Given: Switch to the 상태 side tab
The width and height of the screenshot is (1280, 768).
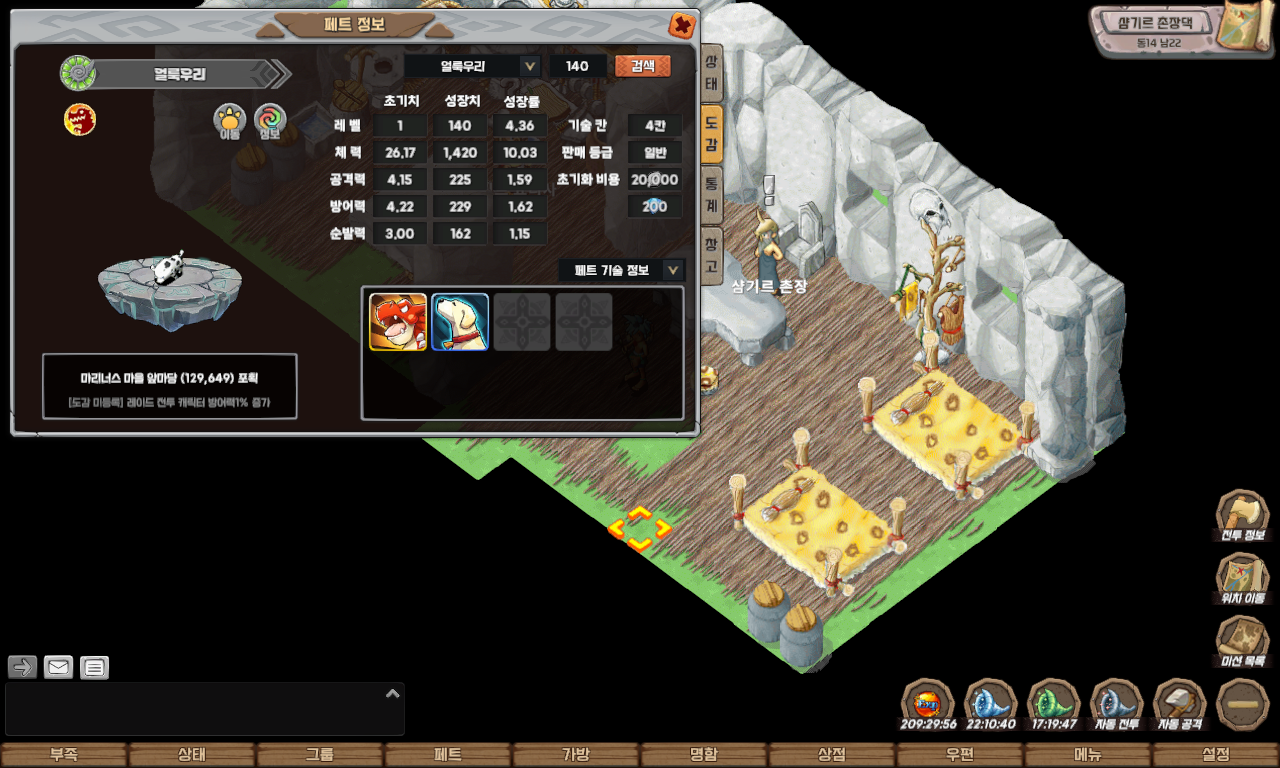Looking at the screenshot, I should tap(711, 73).
